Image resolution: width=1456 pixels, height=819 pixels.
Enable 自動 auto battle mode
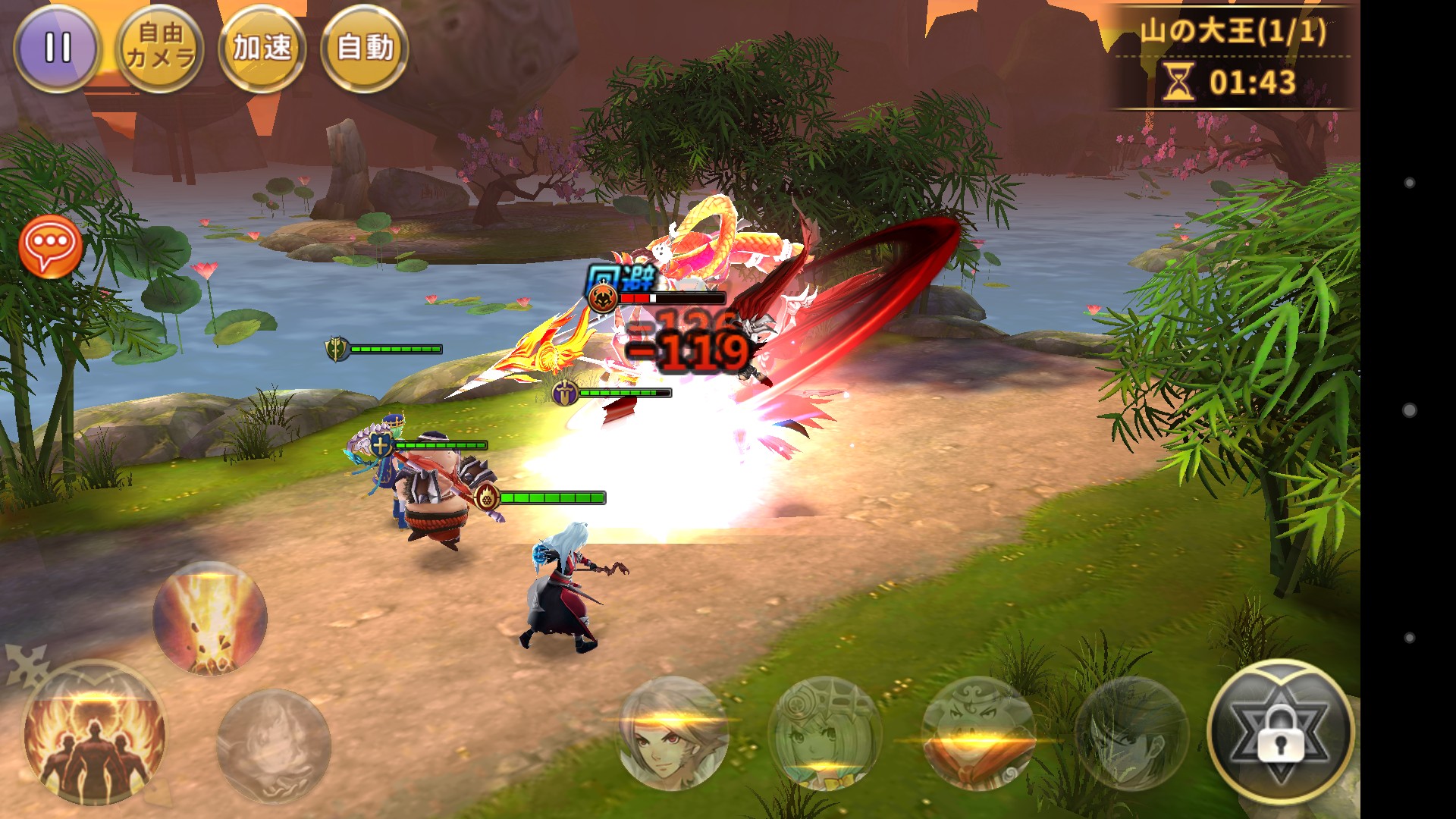[365, 49]
